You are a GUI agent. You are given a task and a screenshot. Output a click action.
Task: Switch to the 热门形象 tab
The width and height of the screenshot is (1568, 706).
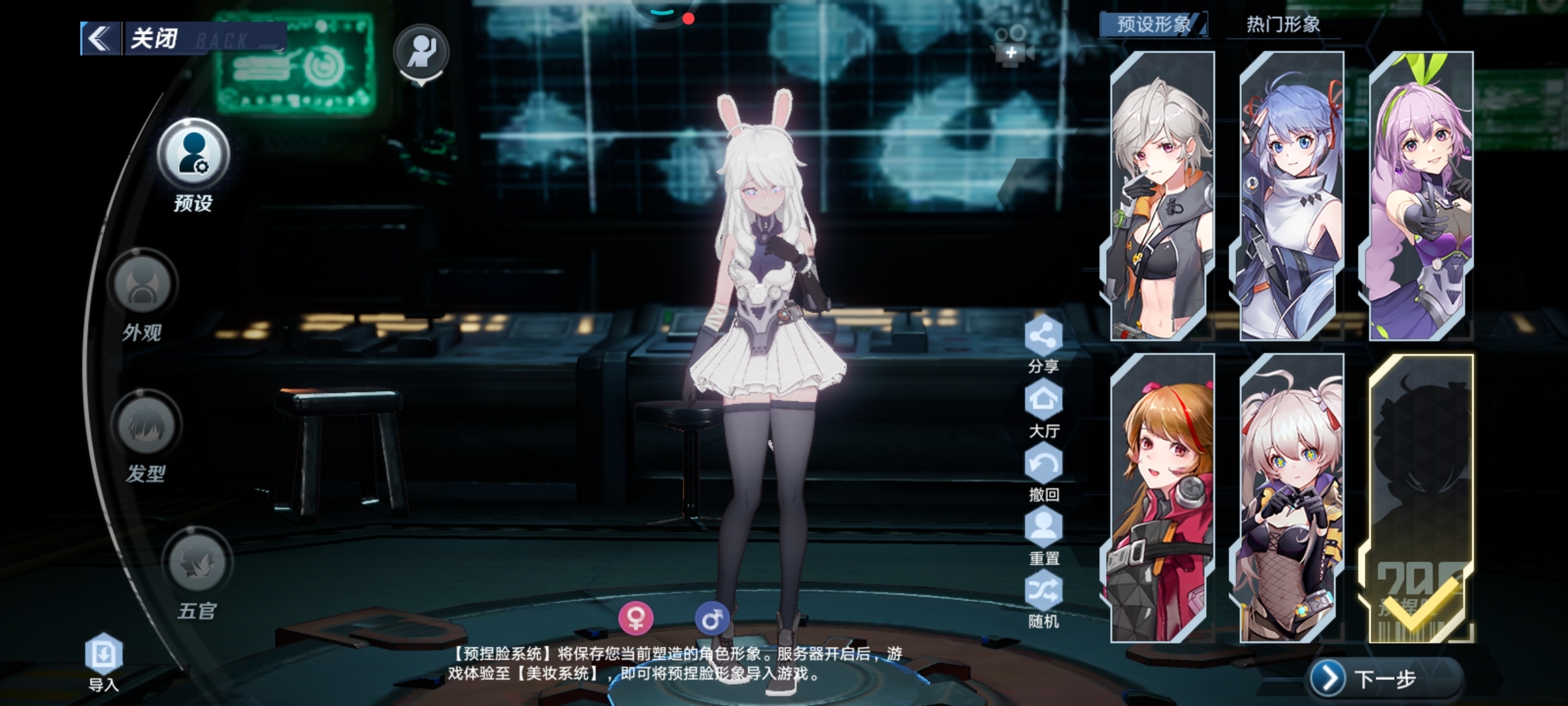click(x=1283, y=25)
